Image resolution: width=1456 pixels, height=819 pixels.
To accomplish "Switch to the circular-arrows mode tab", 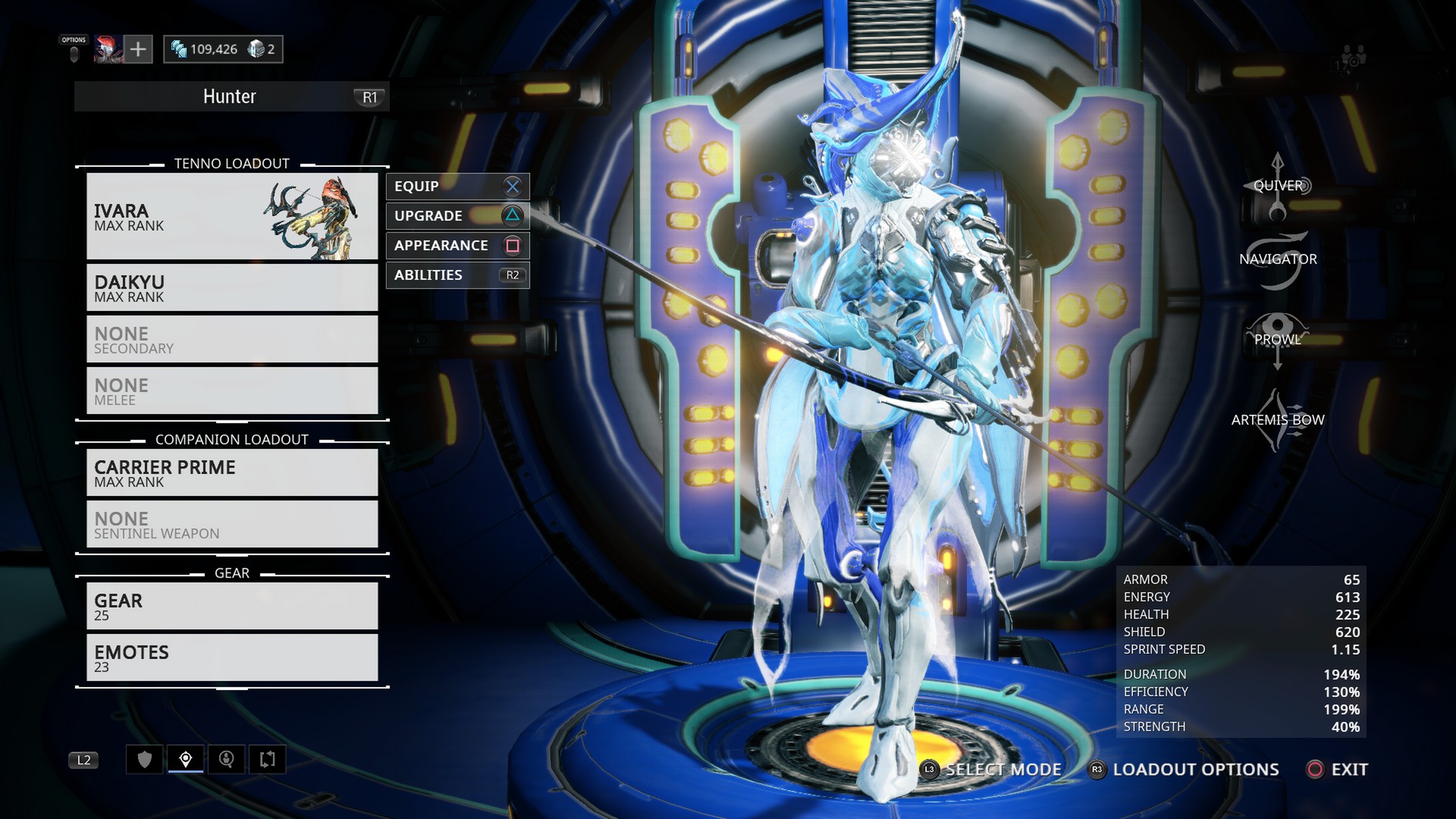I will (x=267, y=759).
